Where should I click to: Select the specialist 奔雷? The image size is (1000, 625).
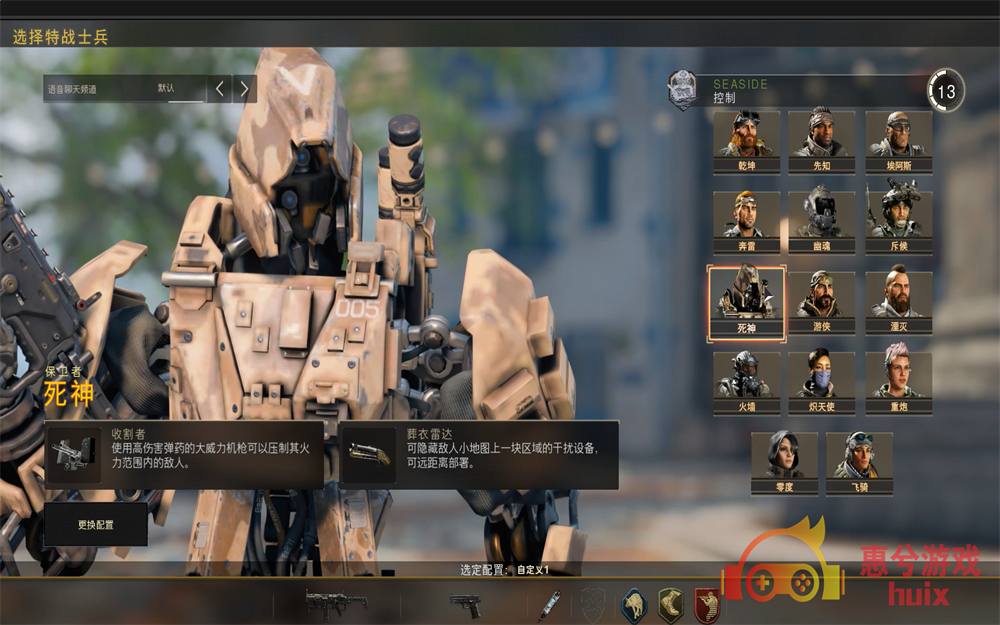click(747, 222)
